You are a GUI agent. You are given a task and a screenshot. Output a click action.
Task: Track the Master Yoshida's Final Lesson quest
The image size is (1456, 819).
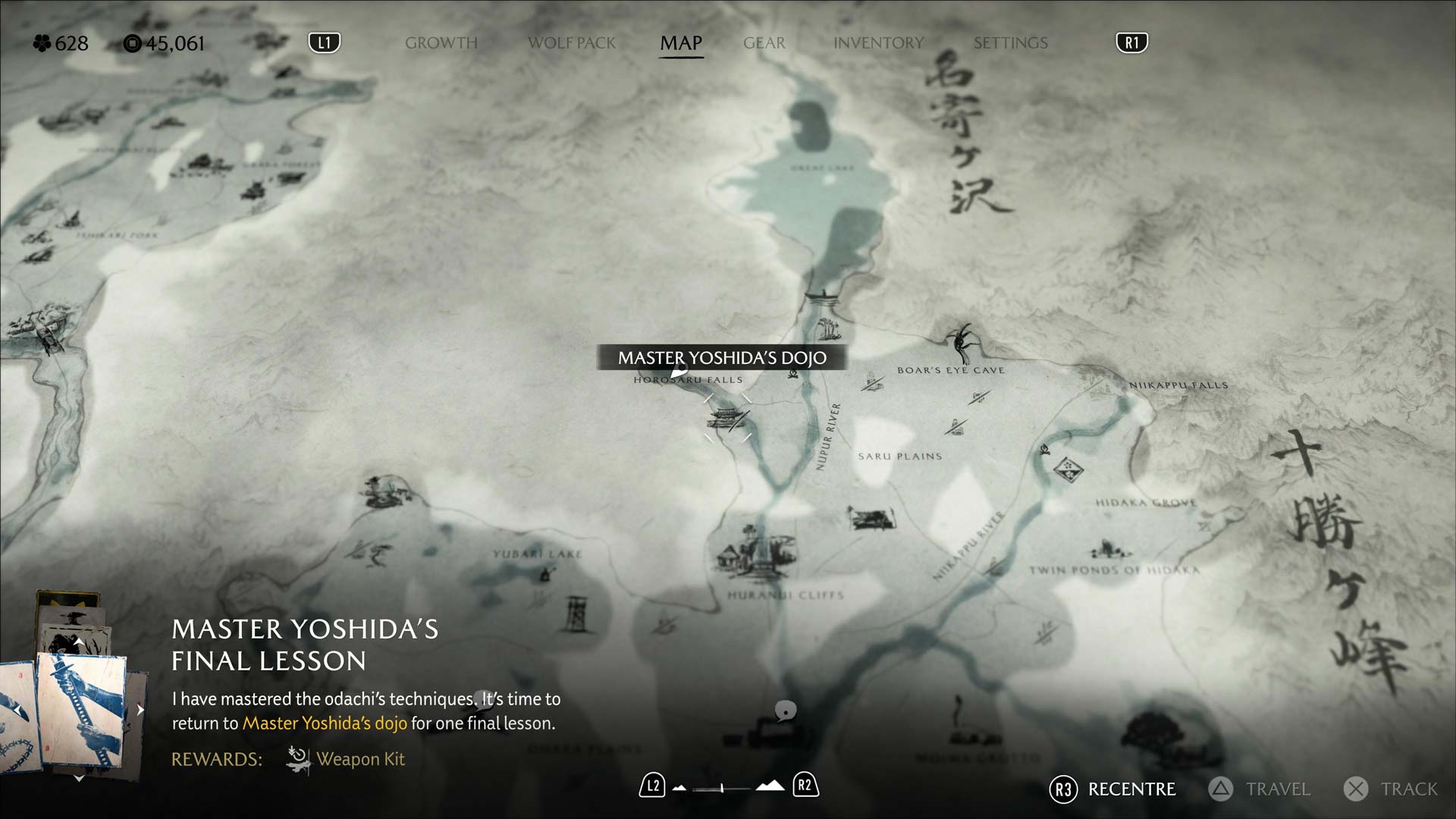tap(1391, 789)
